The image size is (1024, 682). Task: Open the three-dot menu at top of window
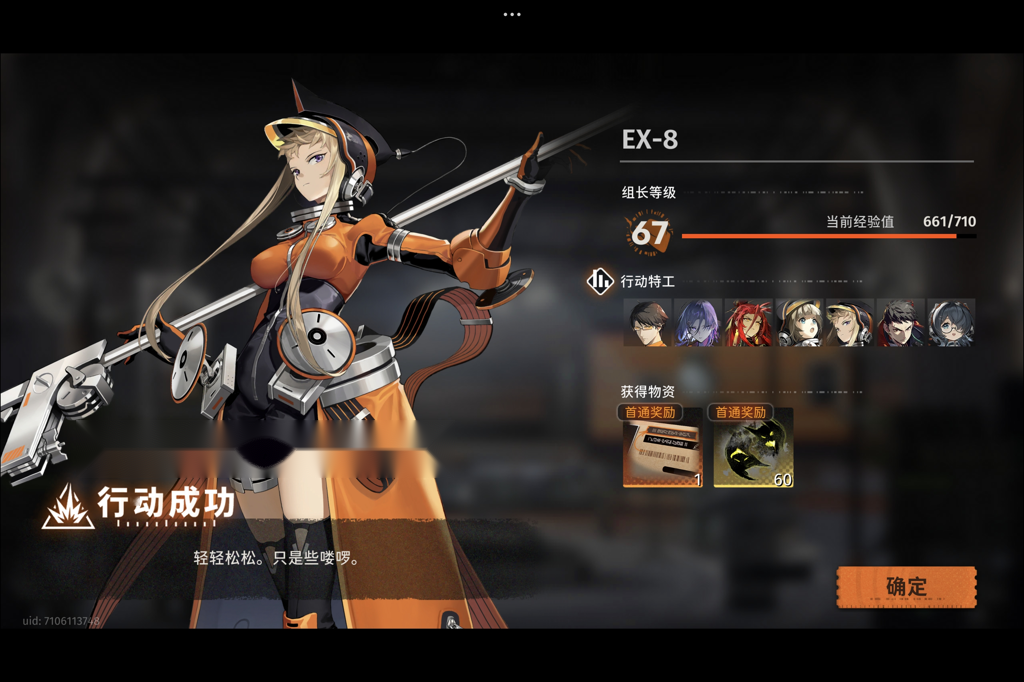[x=512, y=14]
